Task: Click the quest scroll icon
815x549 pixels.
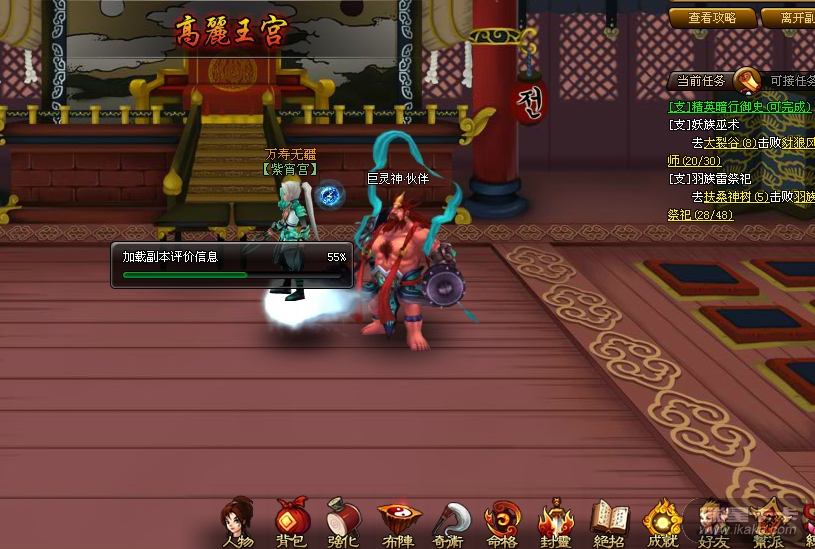Action: 747,81
